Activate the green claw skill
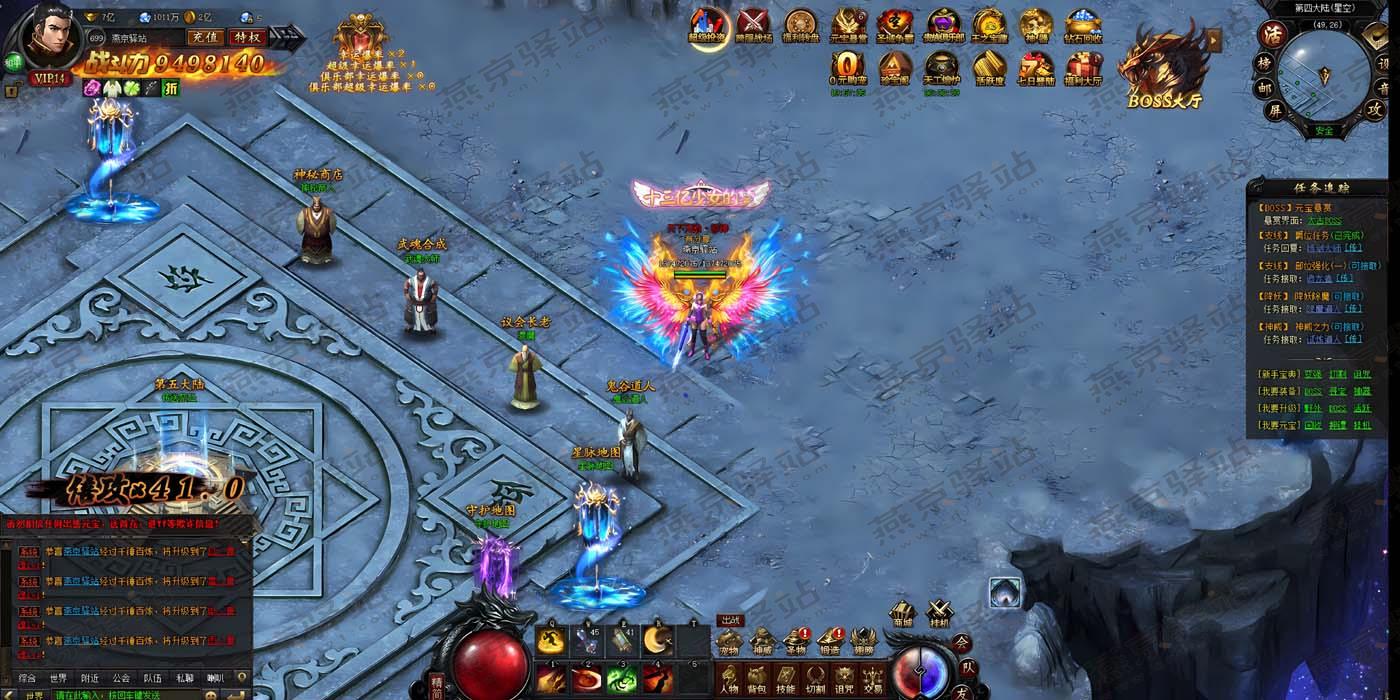The image size is (1400, 700). tap(622, 680)
